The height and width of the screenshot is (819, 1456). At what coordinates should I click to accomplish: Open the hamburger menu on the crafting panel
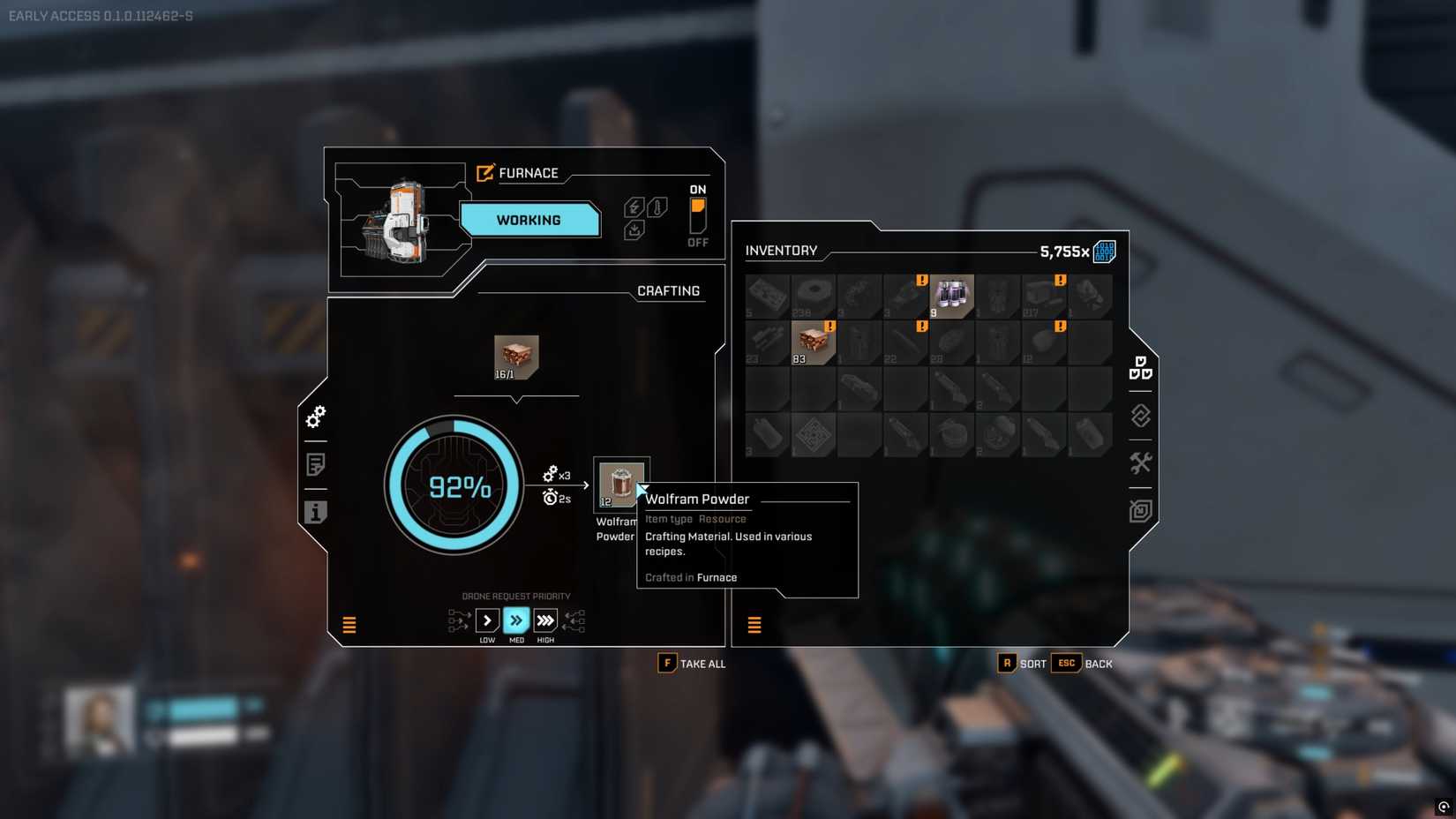click(x=349, y=625)
